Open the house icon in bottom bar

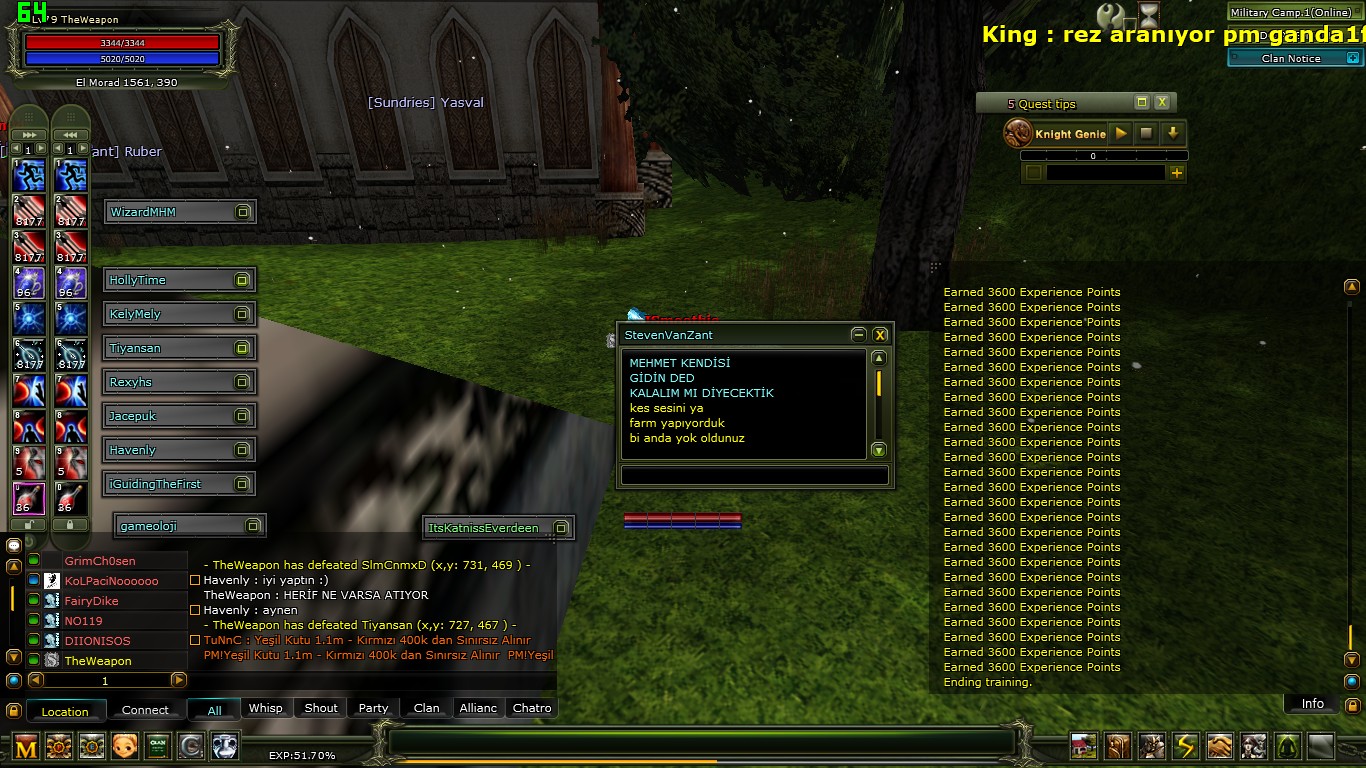pos(1084,746)
